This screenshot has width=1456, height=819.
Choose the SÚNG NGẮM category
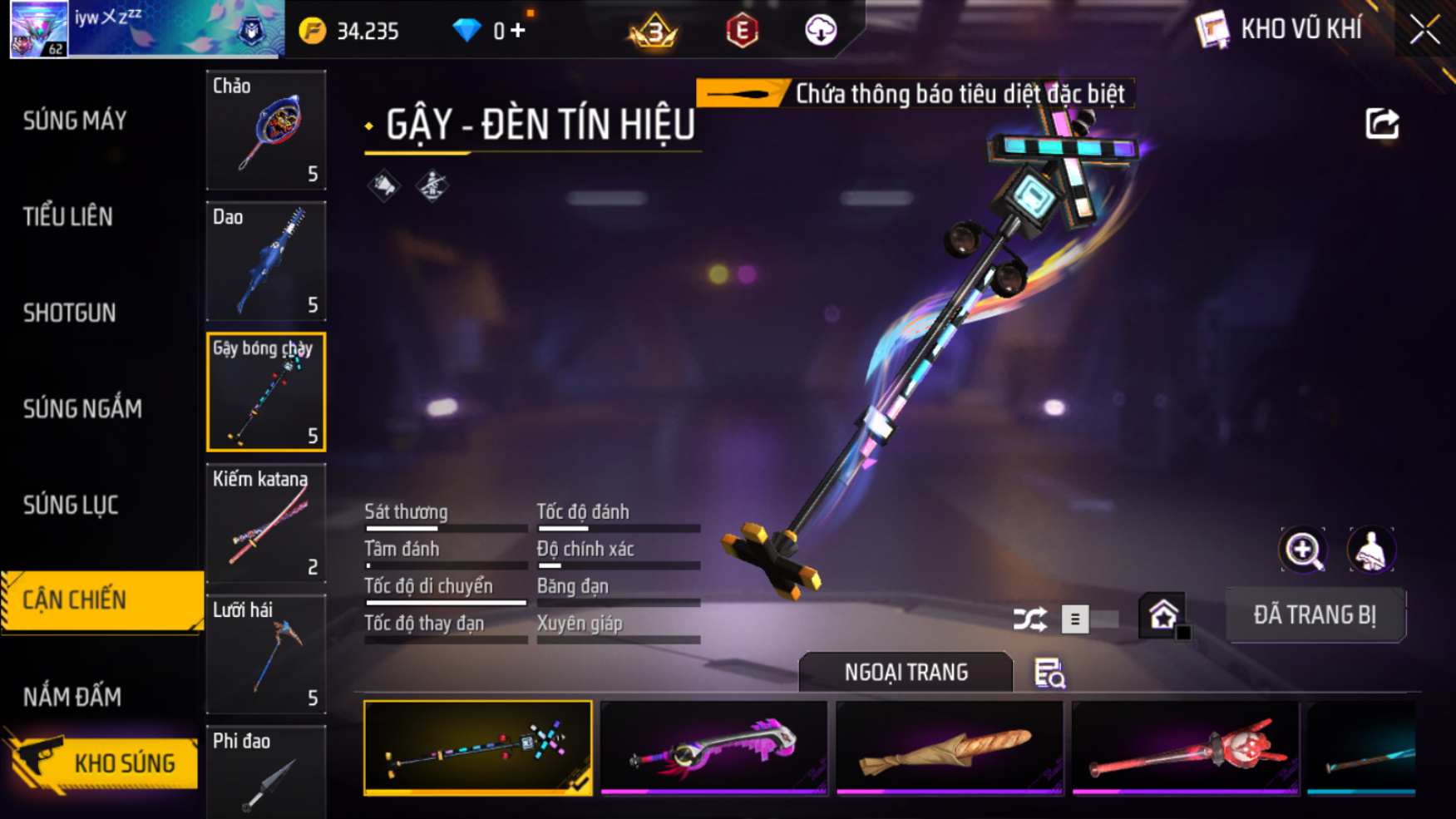82,409
